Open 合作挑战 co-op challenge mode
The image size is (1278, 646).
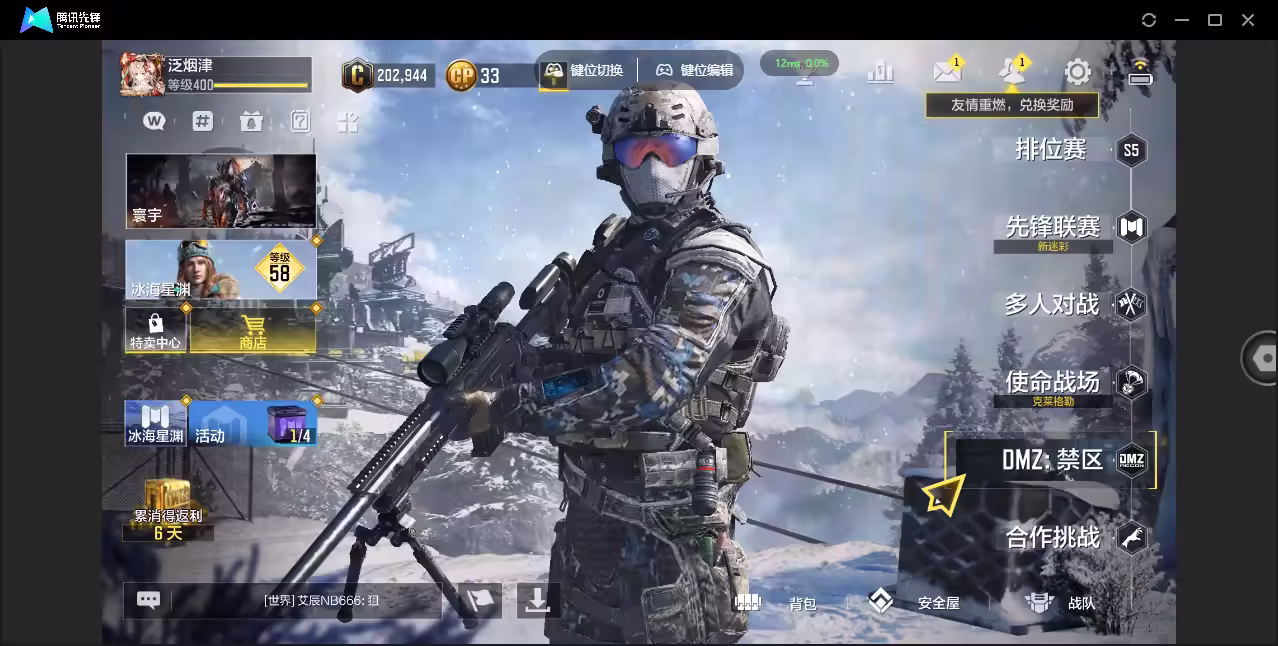pyautogui.click(x=1052, y=537)
